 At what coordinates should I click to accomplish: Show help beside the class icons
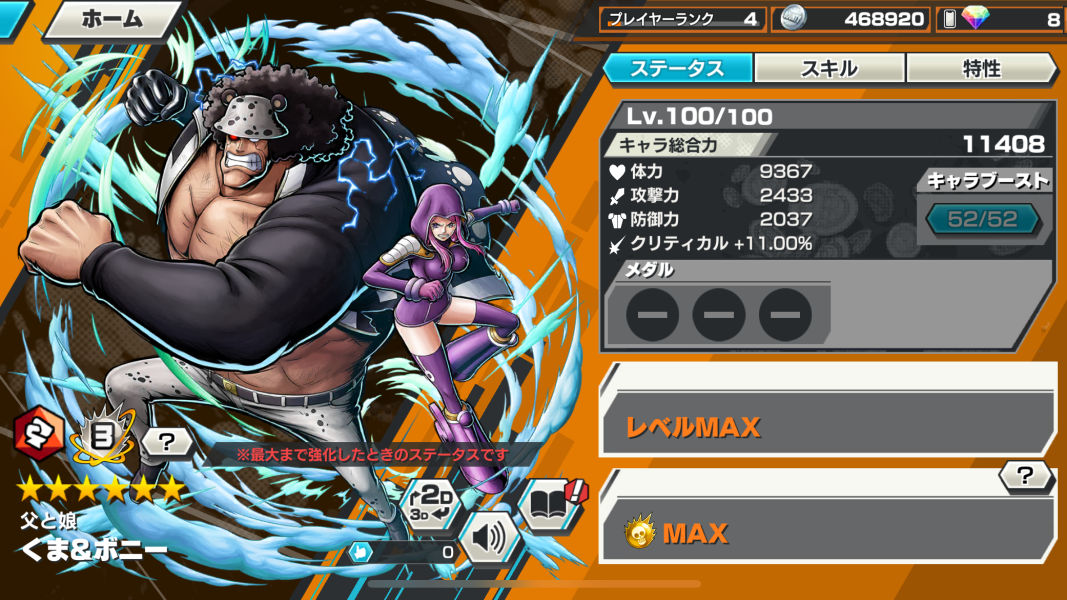(x=167, y=440)
